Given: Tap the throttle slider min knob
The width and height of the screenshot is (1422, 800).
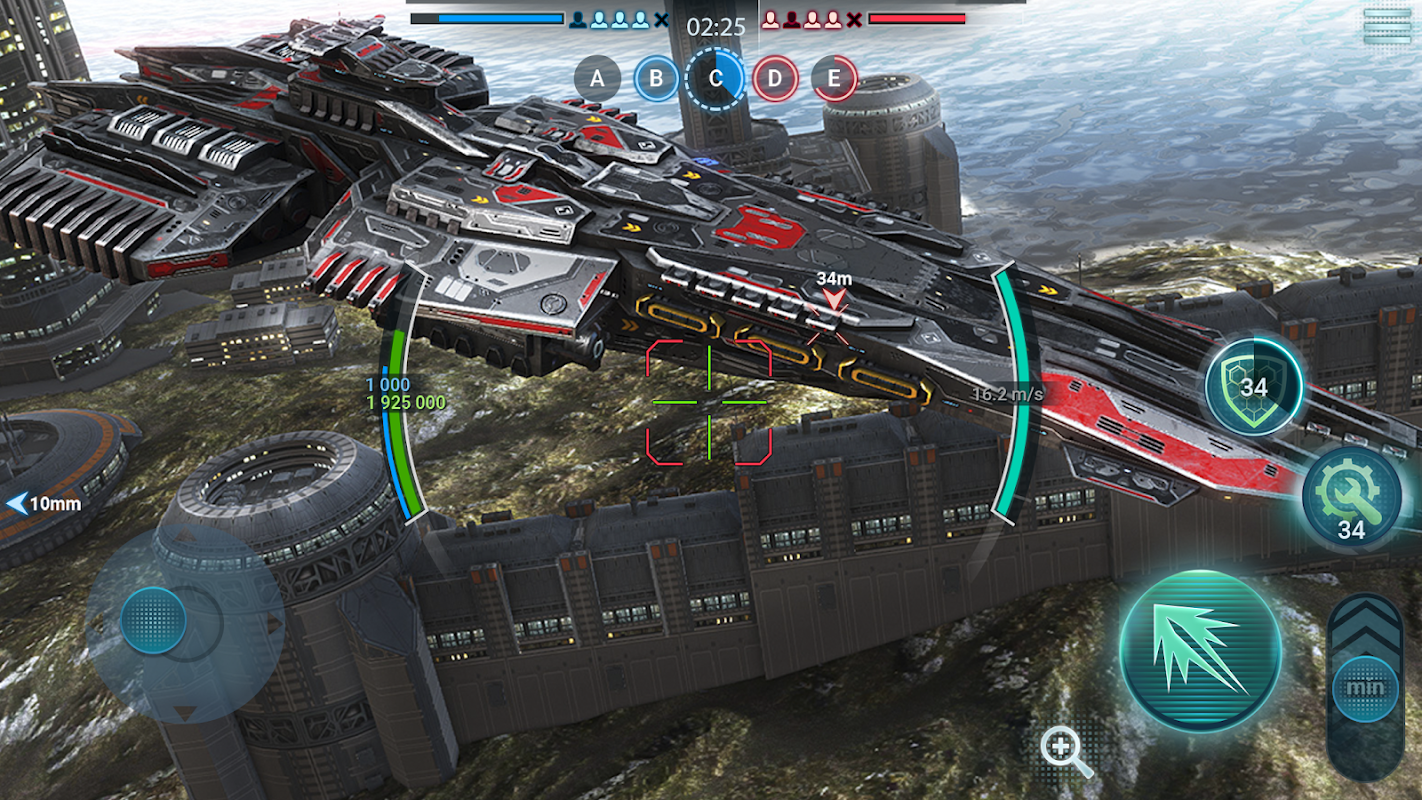Looking at the screenshot, I should 1365,689.
